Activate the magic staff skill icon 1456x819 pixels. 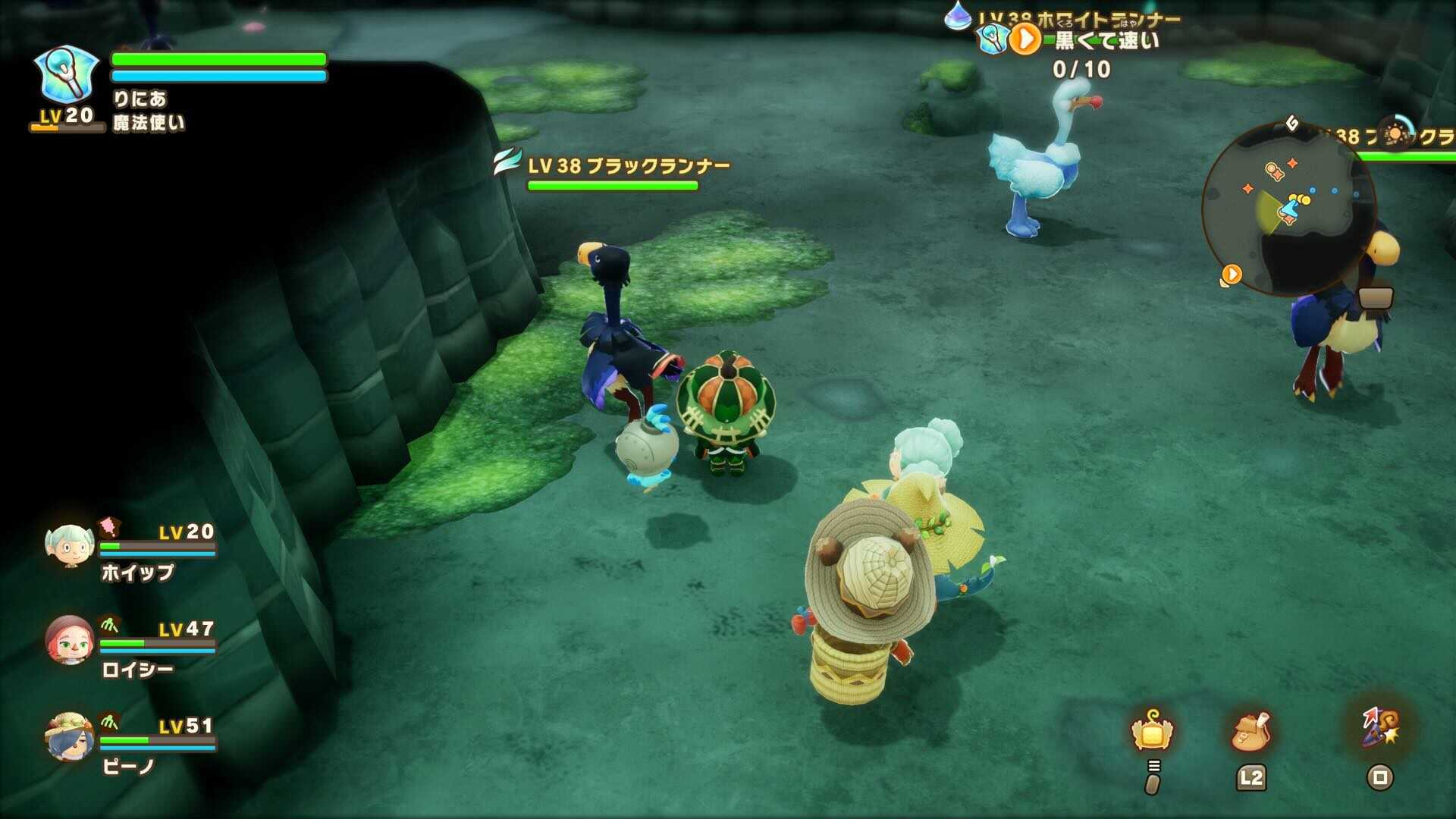[1379, 728]
